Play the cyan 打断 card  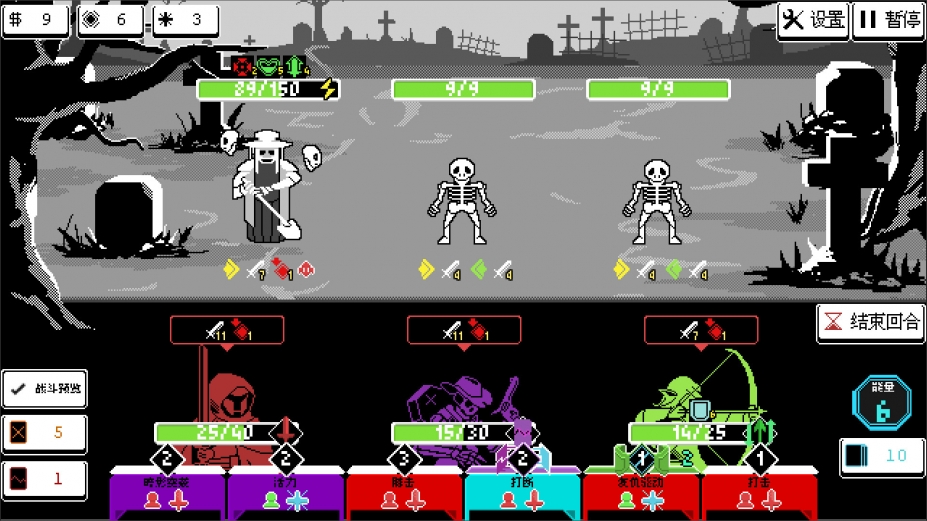[522, 494]
